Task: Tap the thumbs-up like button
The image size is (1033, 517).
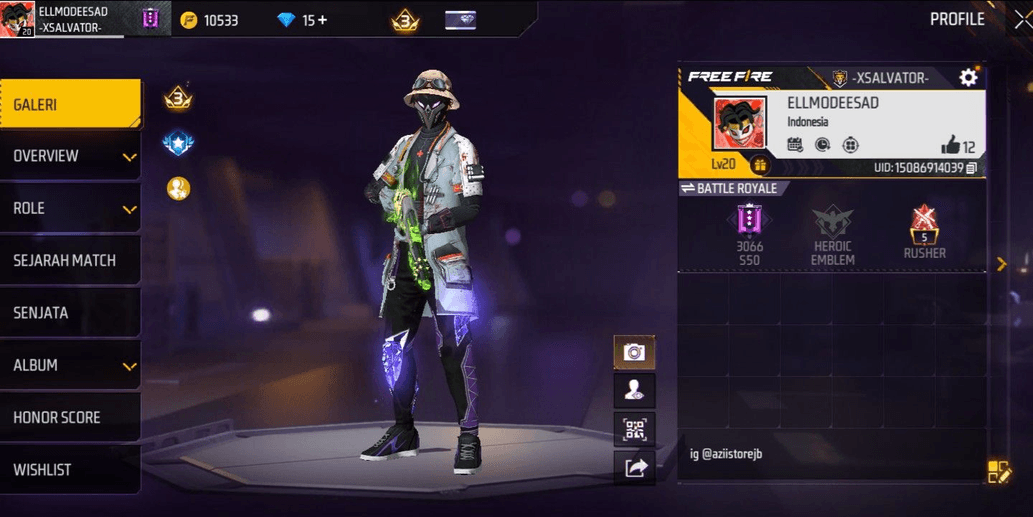Action: click(949, 146)
